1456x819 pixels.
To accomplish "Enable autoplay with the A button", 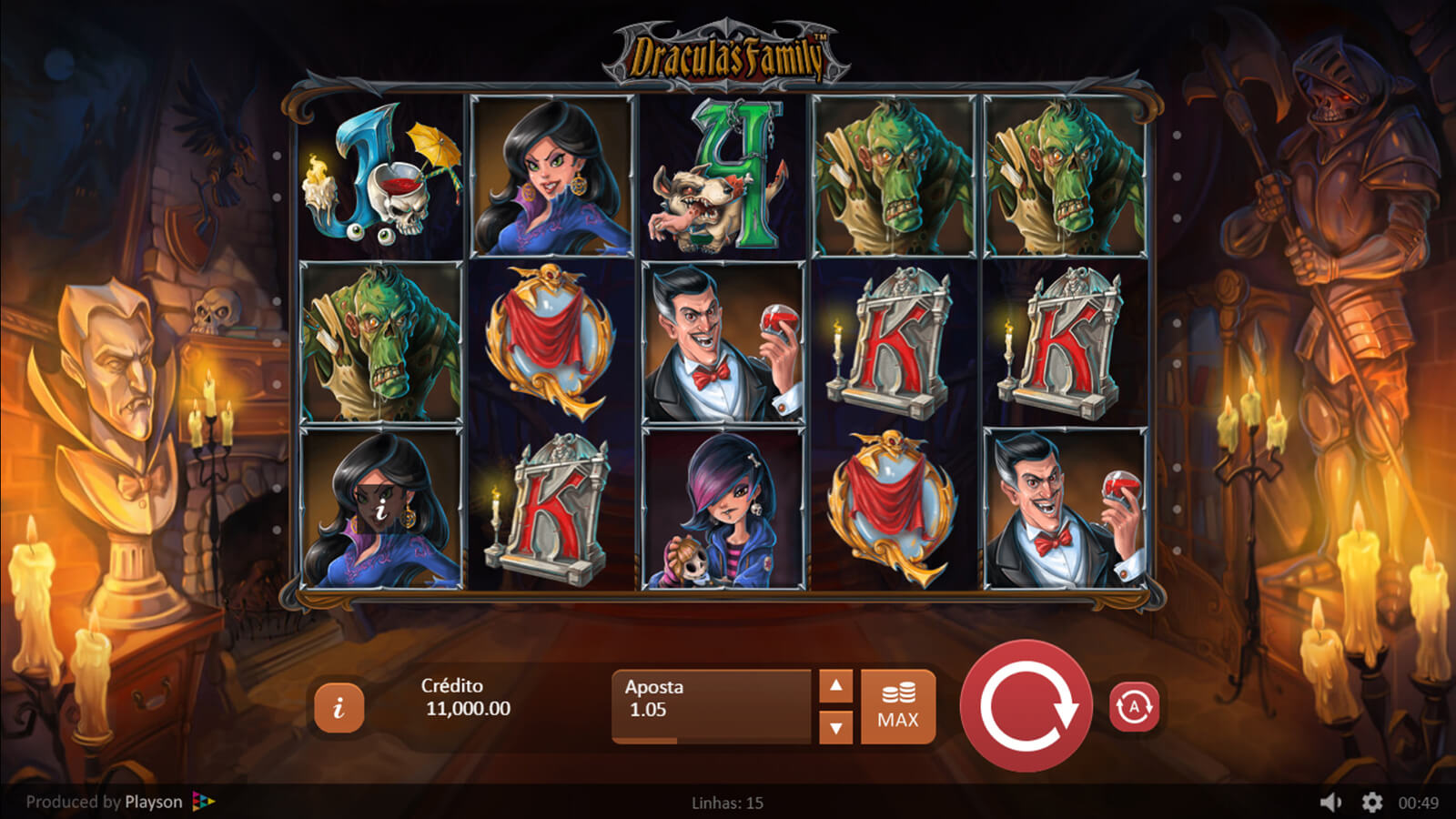I will (x=1134, y=706).
